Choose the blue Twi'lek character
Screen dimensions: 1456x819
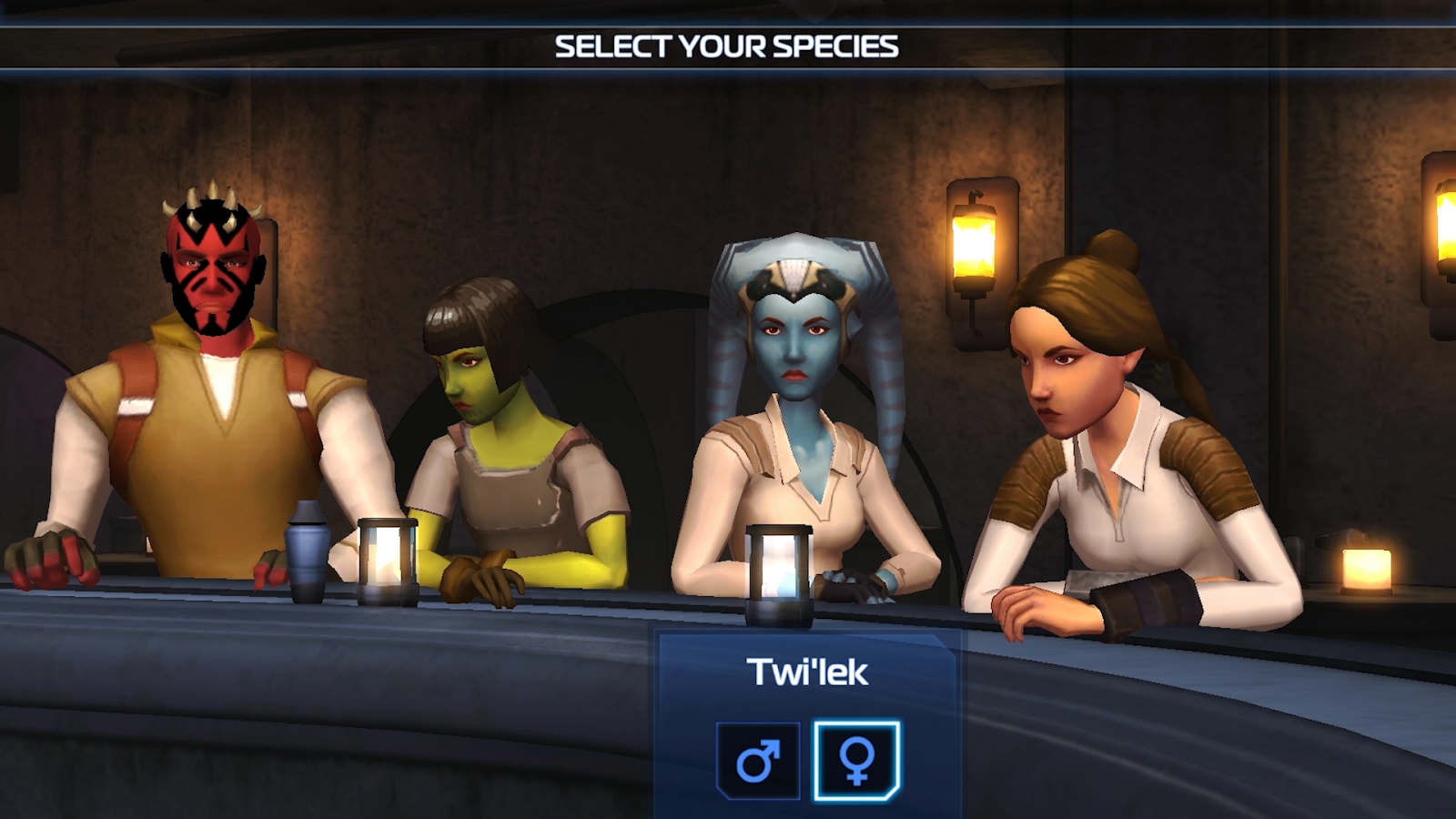click(x=796, y=409)
